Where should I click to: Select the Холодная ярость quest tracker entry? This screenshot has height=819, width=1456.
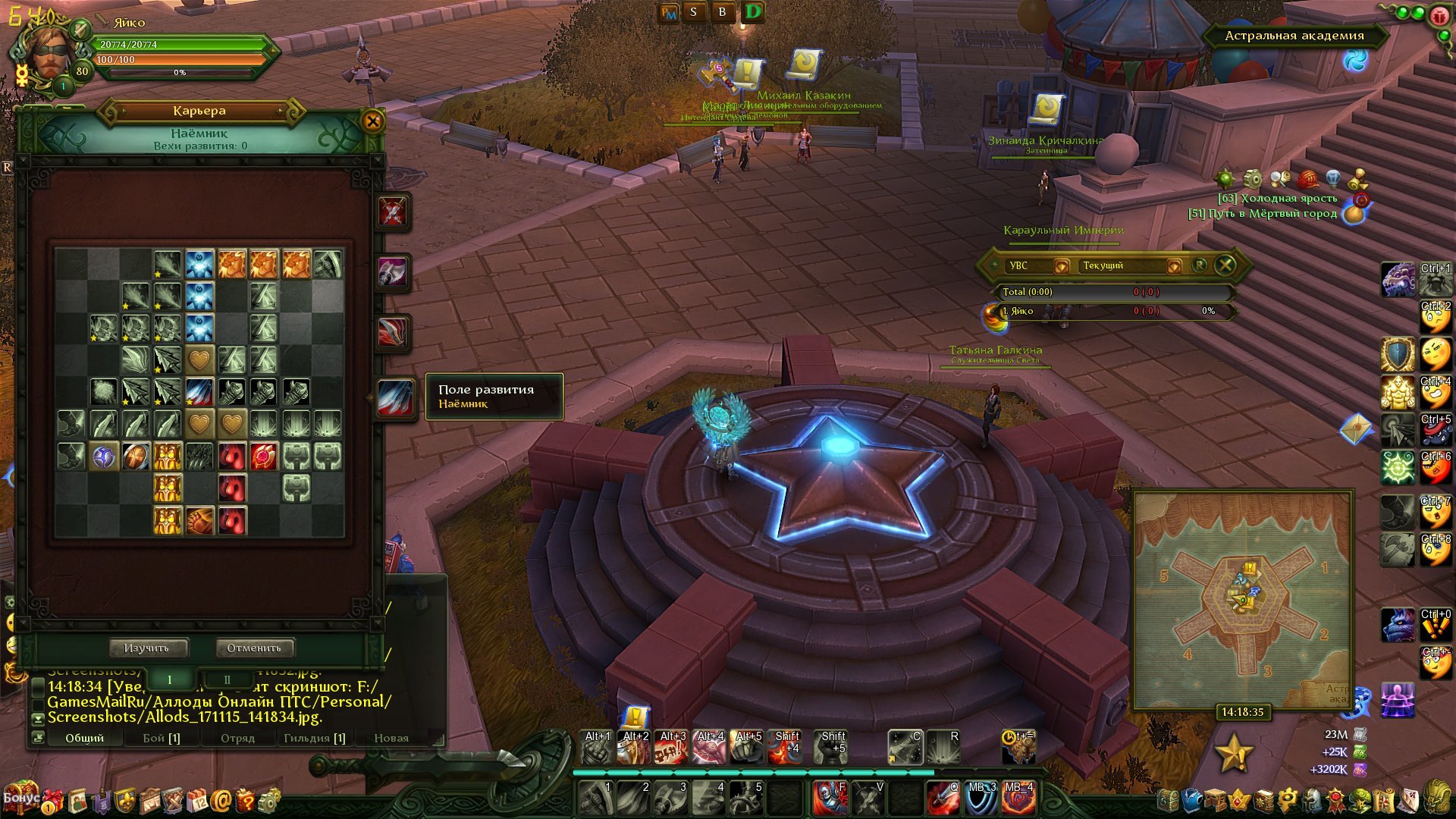pyautogui.click(x=1277, y=199)
